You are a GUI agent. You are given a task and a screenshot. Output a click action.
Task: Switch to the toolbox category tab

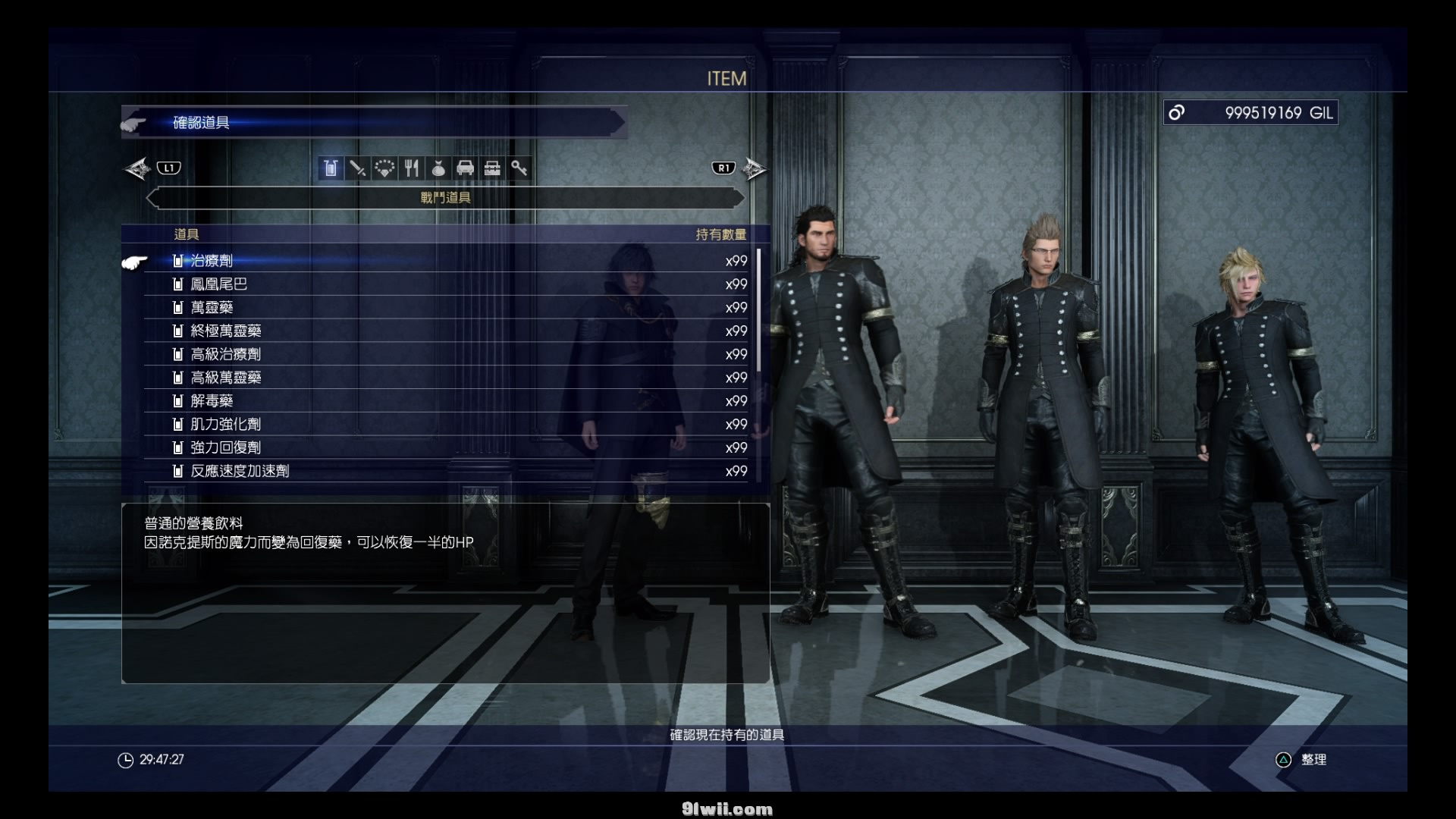492,168
